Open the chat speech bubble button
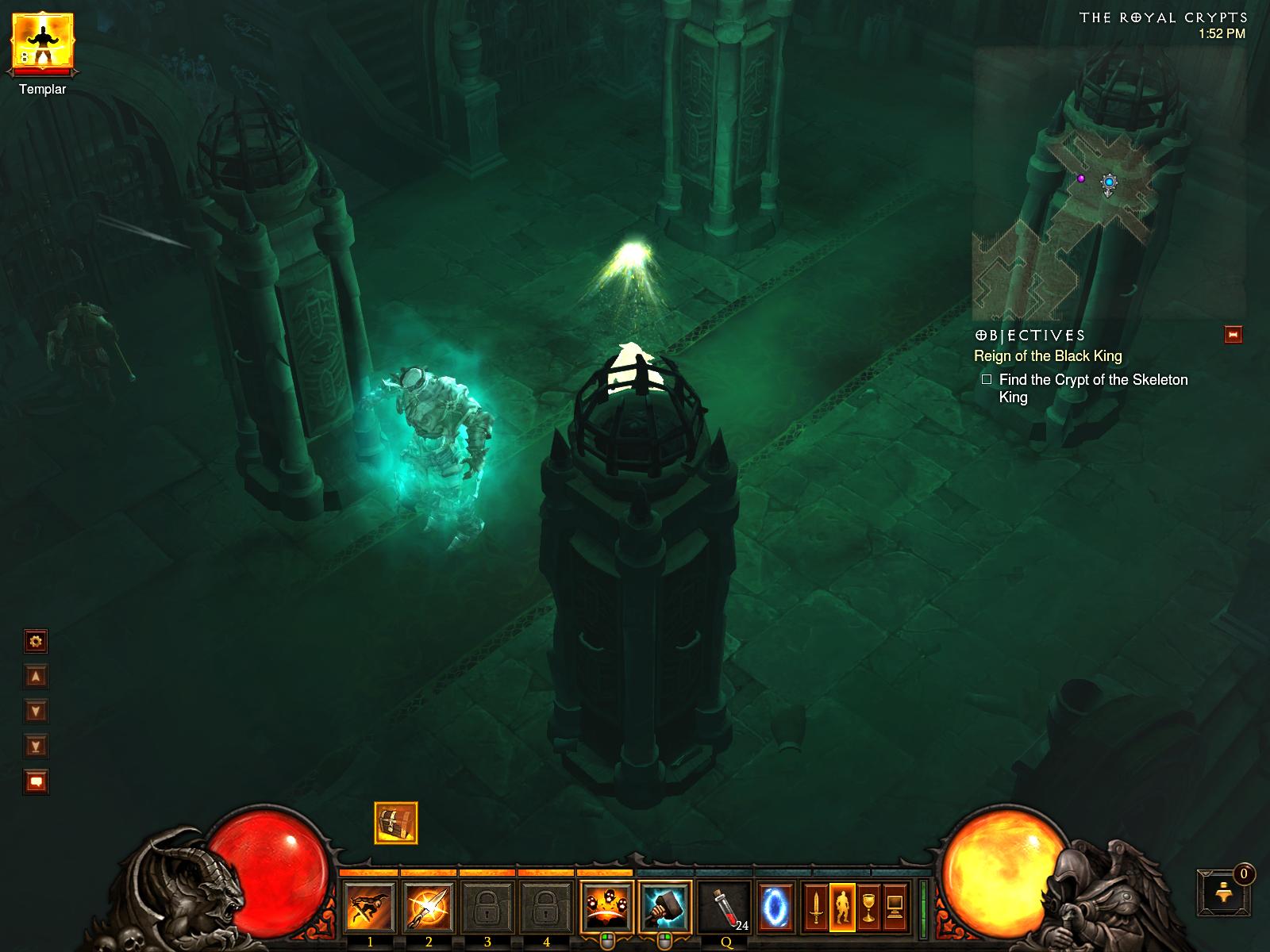Image resolution: width=1270 pixels, height=952 pixels. coord(36,781)
